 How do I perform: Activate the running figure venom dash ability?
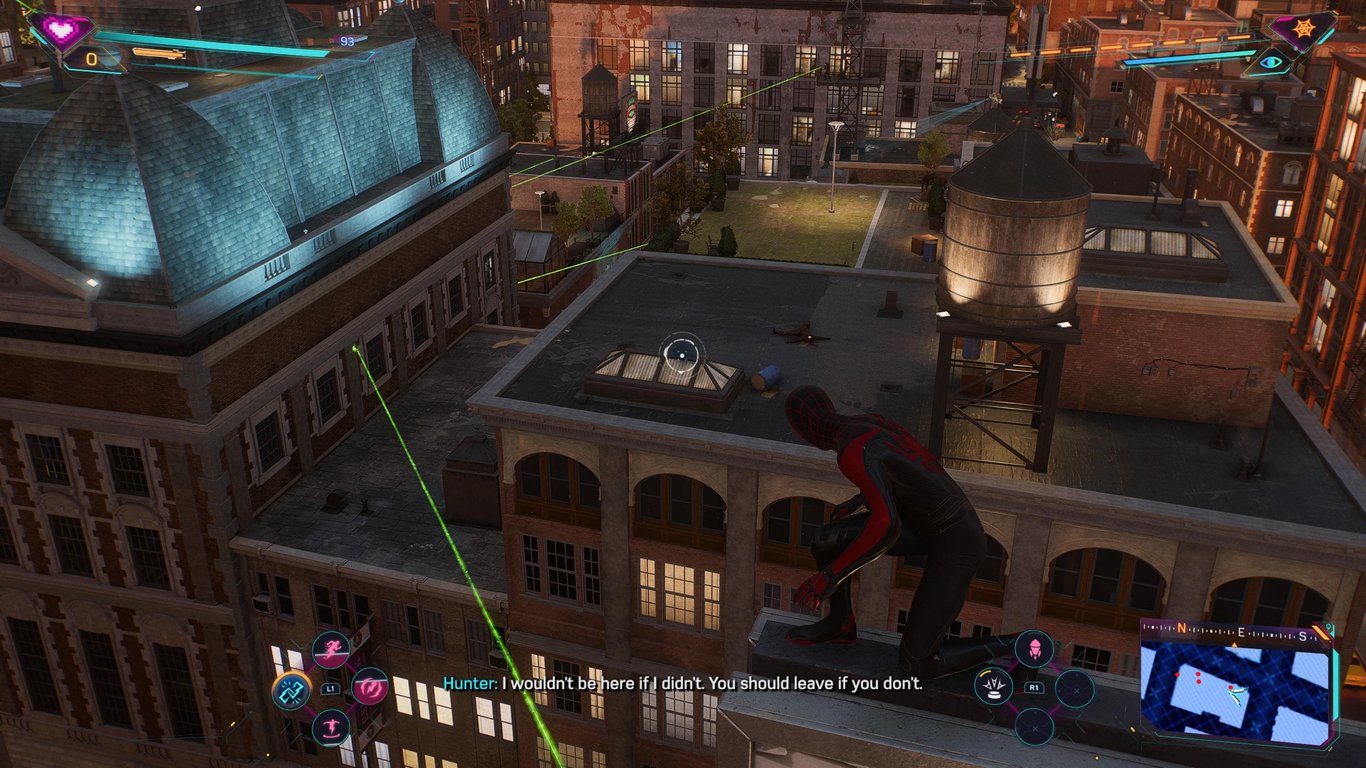[331, 650]
